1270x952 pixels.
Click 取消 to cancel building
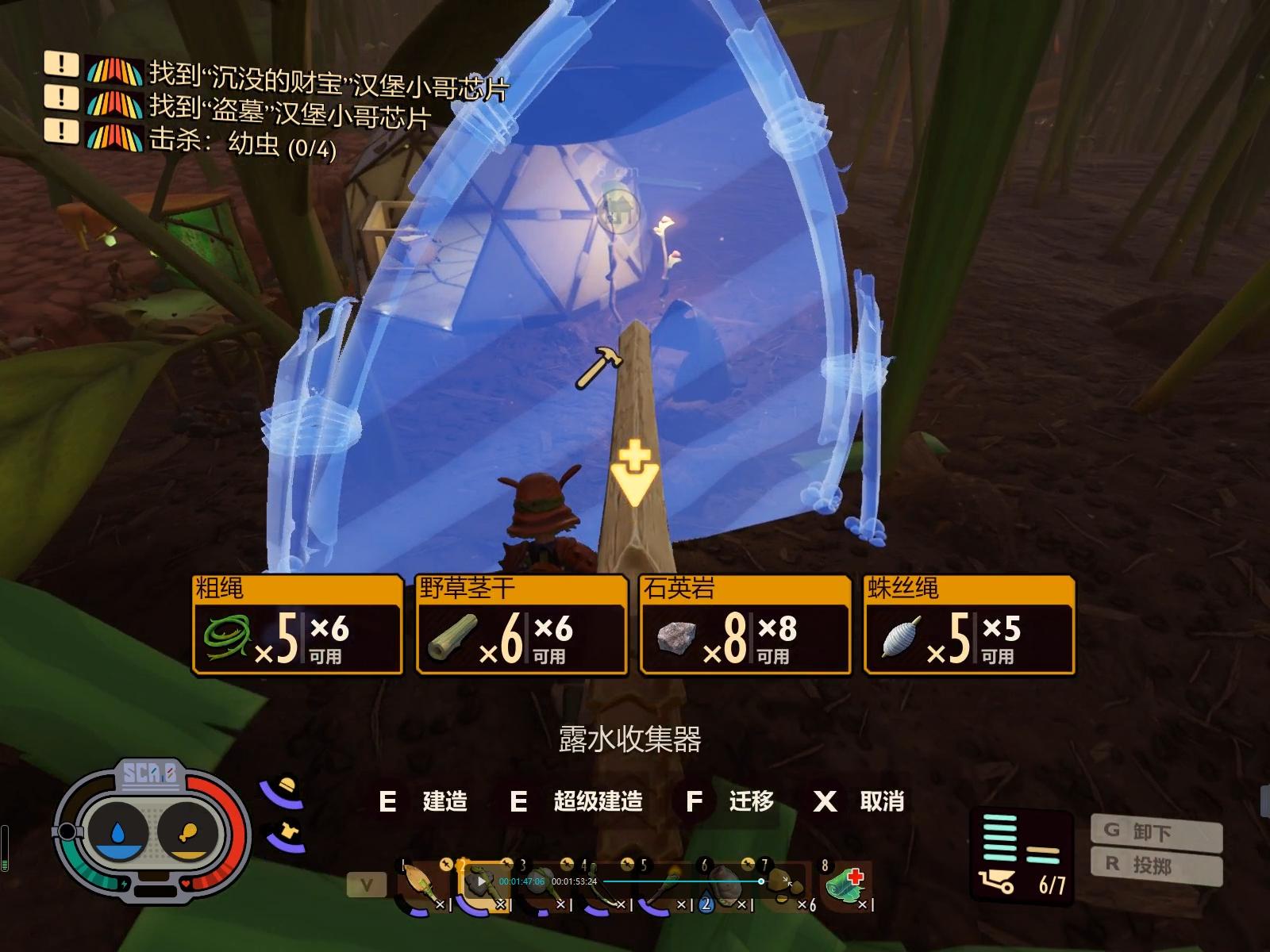[881, 802]
